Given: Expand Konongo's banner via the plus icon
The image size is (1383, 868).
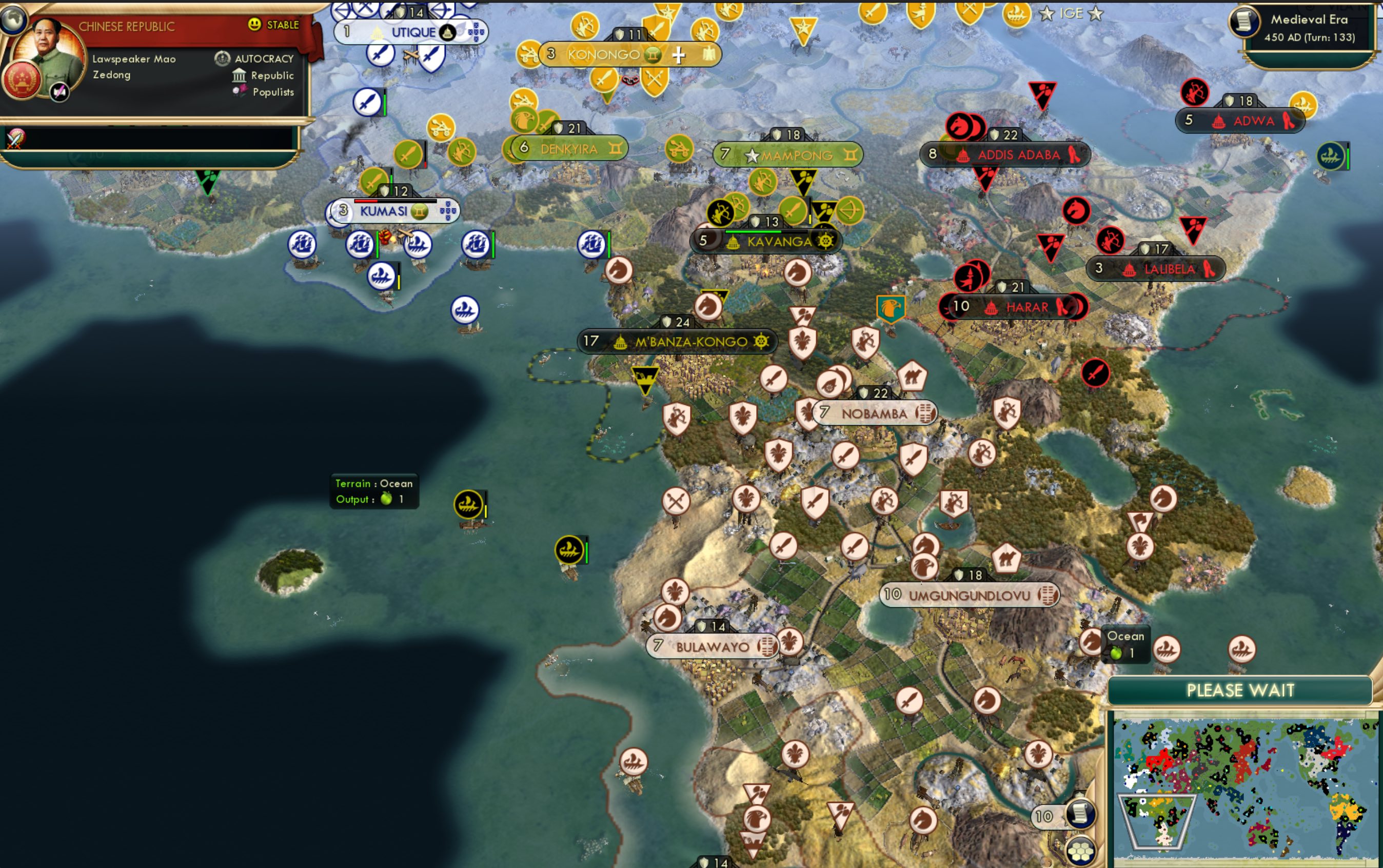Looking at the screenshot, I should pos(680,54).
